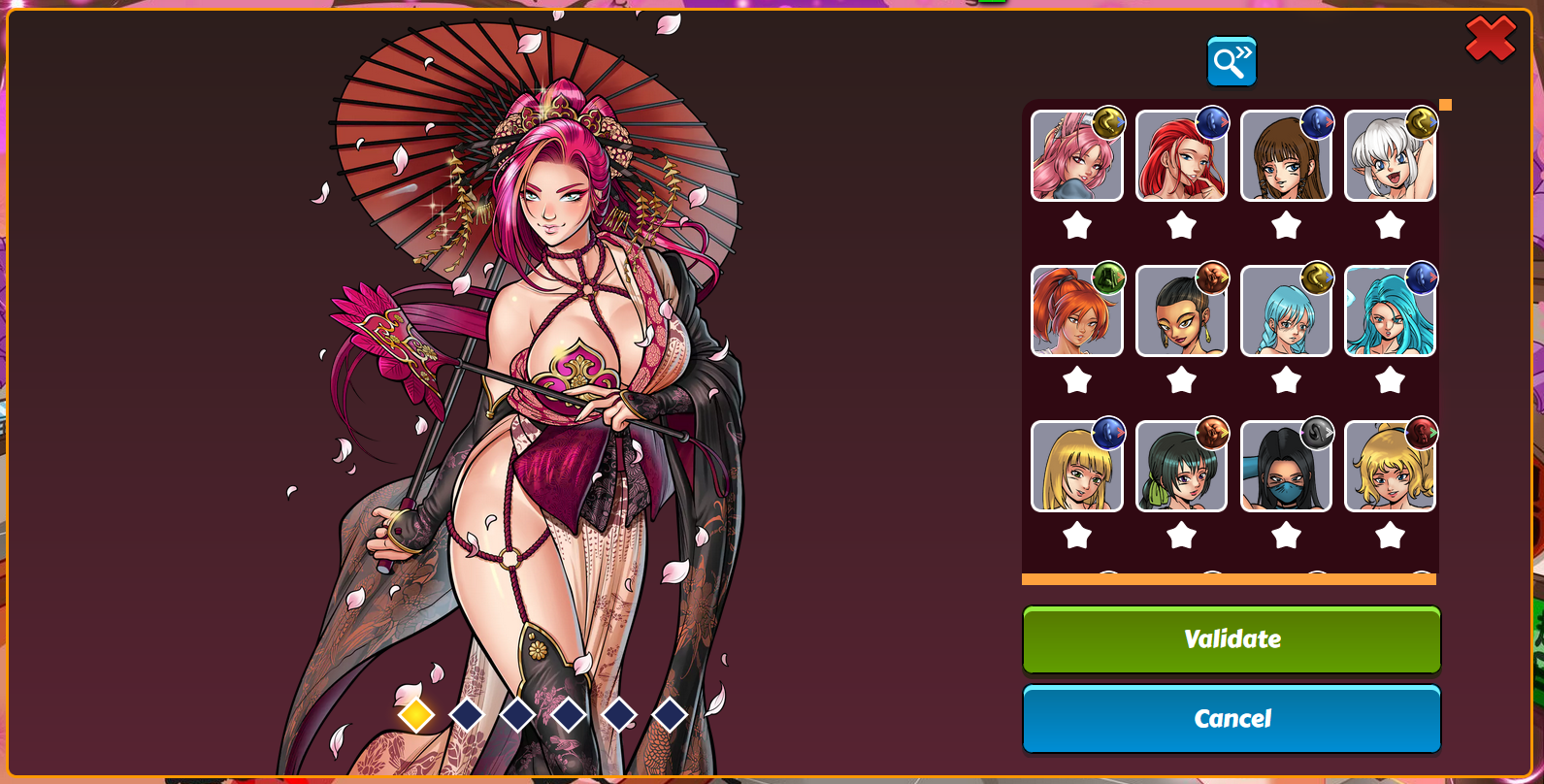Select the dark green-haired girl portrait
The width and height of the screenshot is (1544, 784).
[1181, 468]
